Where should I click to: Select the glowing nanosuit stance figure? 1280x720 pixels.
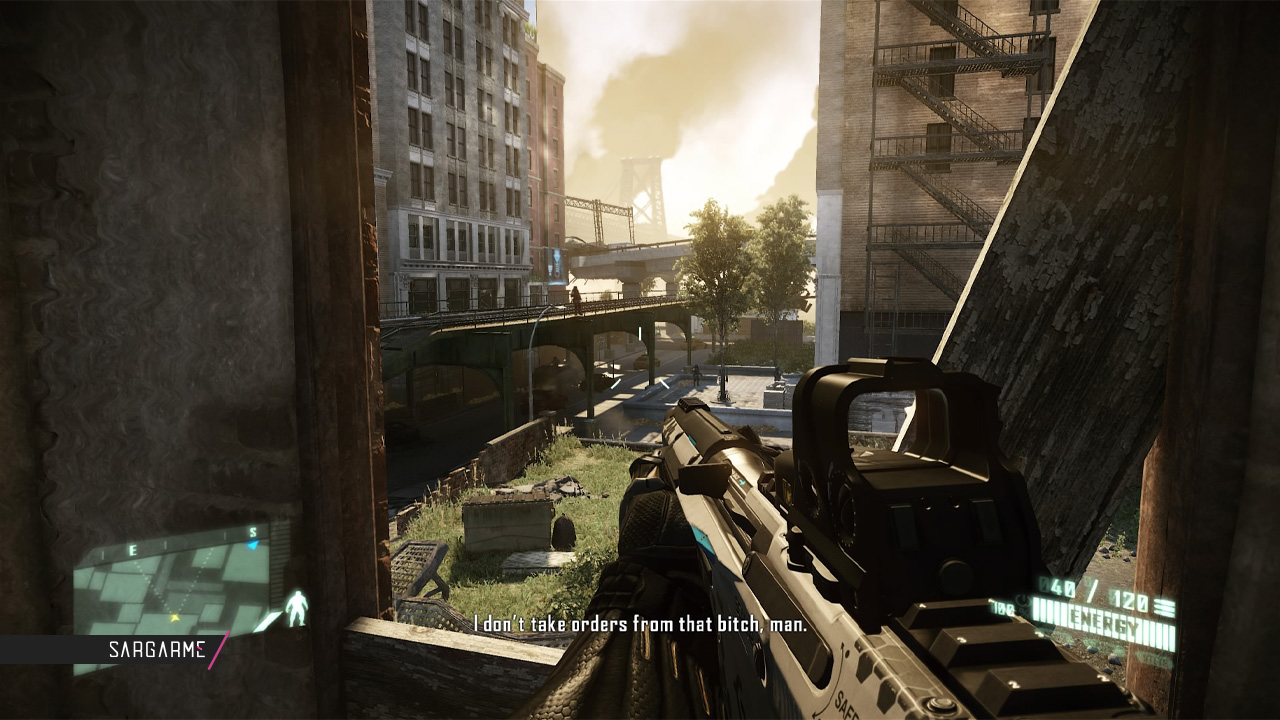296,608
